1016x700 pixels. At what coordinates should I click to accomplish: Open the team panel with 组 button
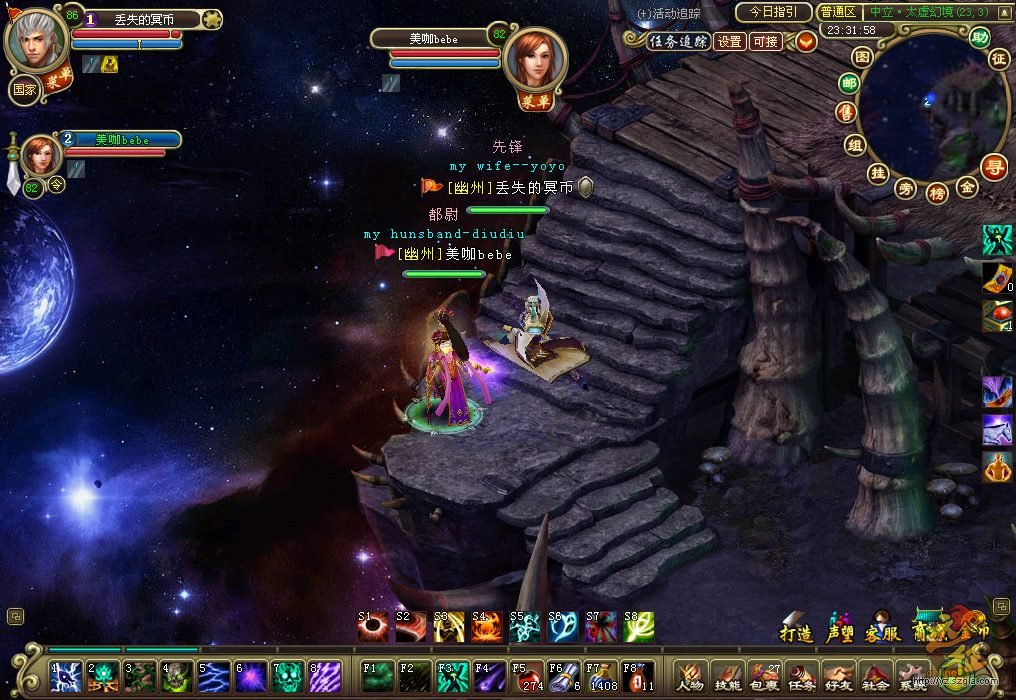pos(855,145)
